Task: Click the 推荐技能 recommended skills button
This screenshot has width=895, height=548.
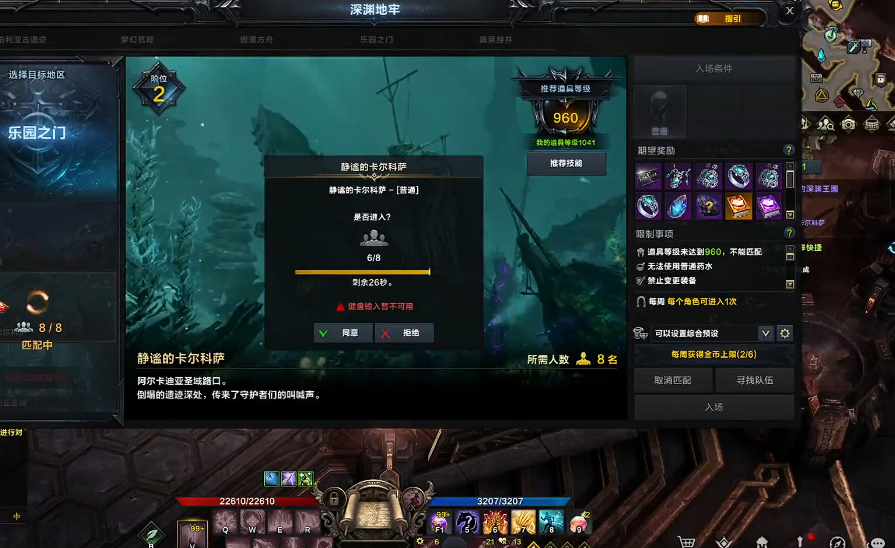Action: point(567,163)
